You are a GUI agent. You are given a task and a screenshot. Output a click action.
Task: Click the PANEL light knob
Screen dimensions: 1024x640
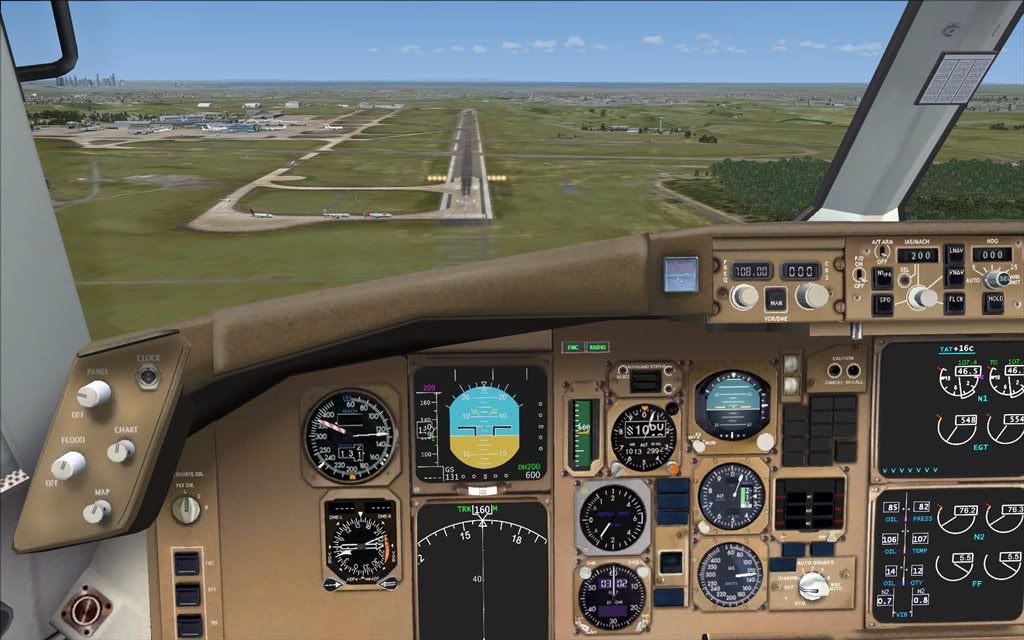(x=94, y=394)
